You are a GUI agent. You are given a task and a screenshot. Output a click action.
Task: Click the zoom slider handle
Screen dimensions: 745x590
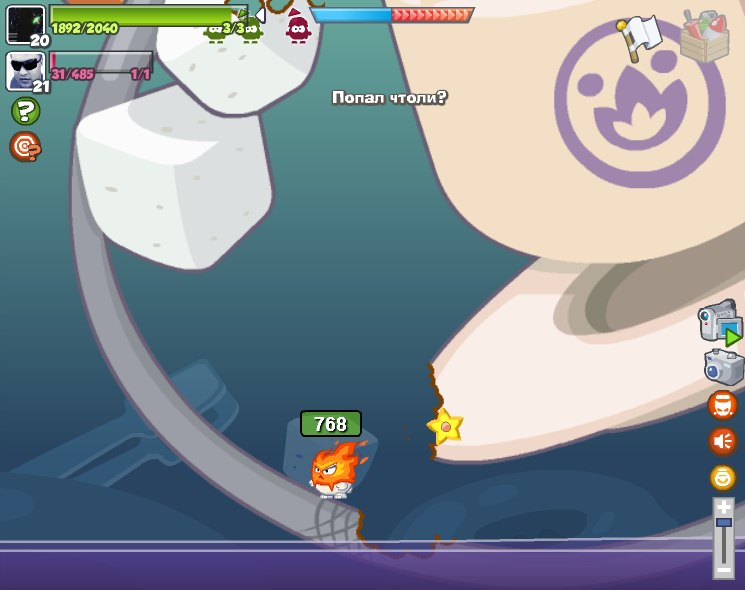(x=723, y=522)
